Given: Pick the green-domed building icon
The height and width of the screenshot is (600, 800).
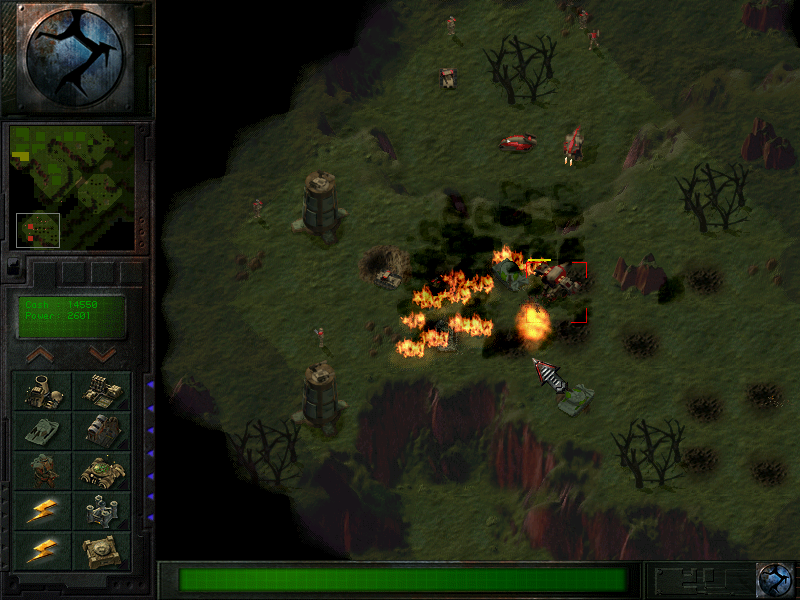Looking at the screenshot, I should (102, 471).
